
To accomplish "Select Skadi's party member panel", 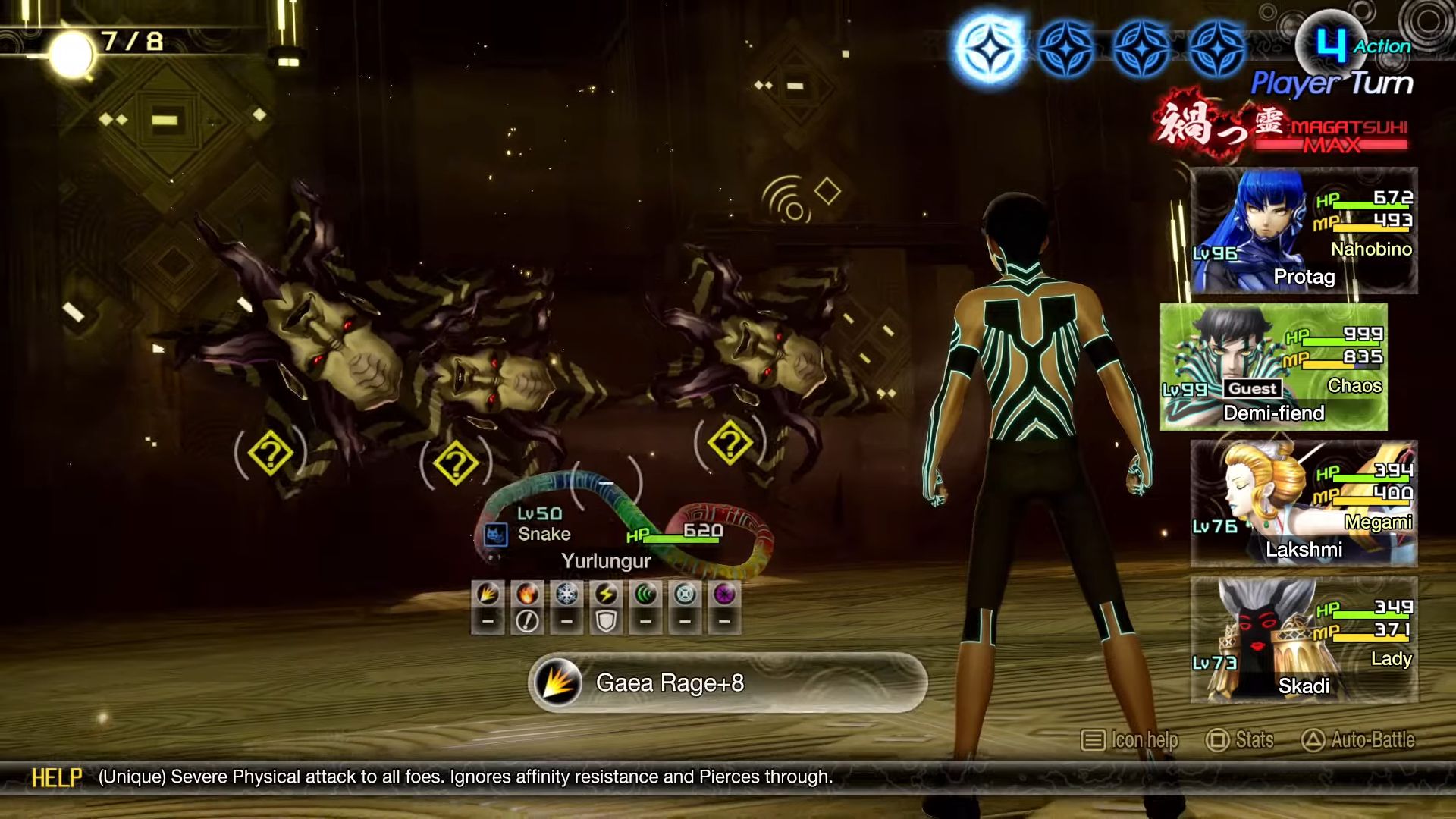I will [x=1304, y=640].
